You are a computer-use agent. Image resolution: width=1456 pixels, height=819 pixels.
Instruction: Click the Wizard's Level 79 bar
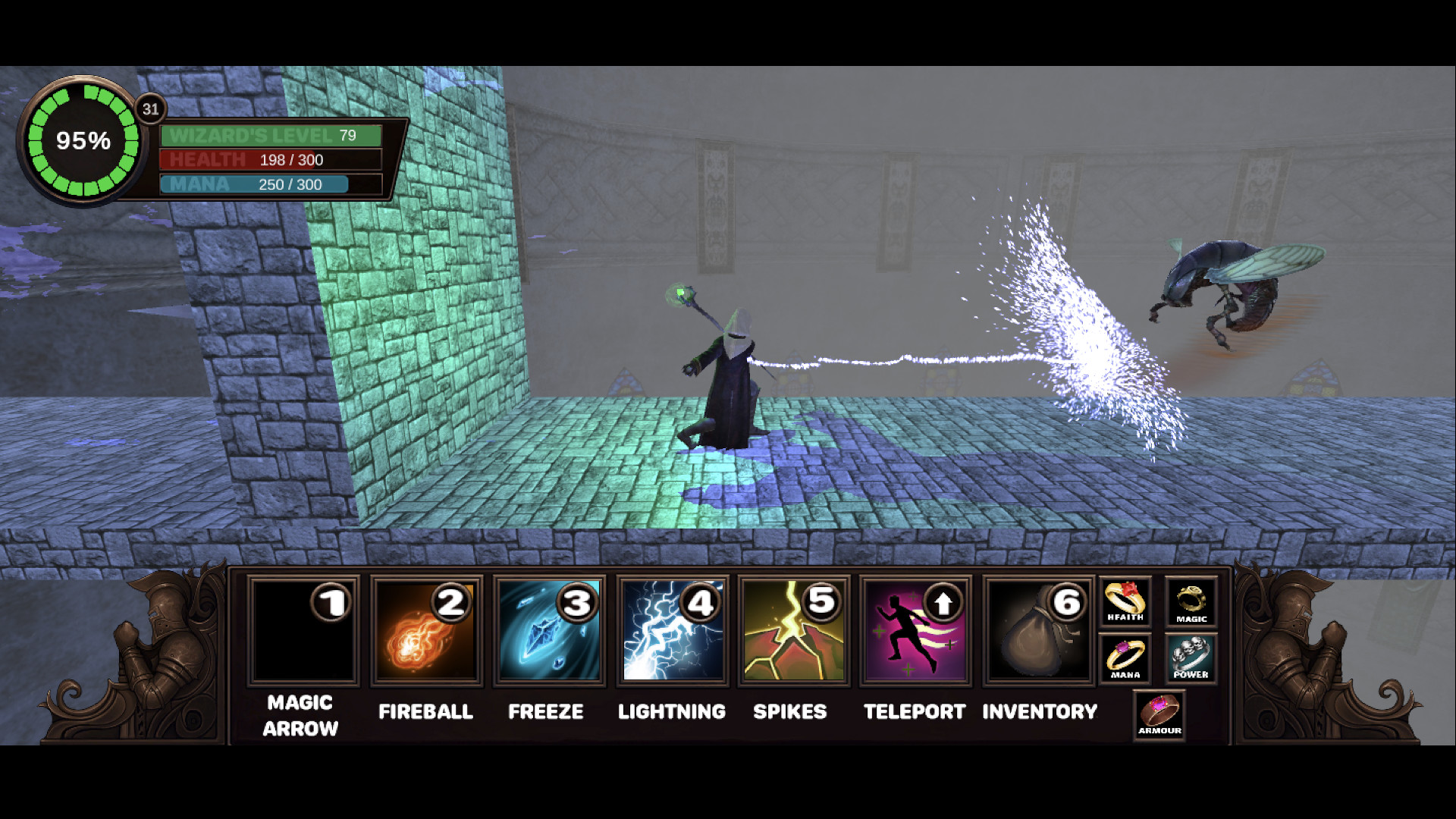(x=269, y=136)
